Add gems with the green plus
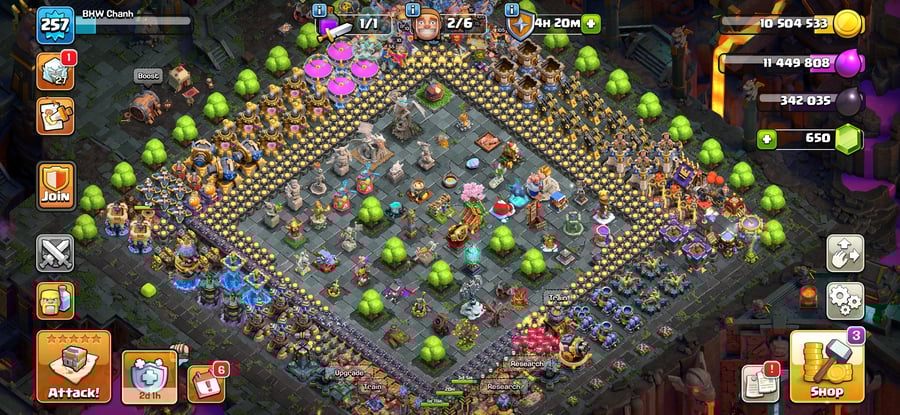Viewport: 900px width, 415px height. click(x=768, y=138)
